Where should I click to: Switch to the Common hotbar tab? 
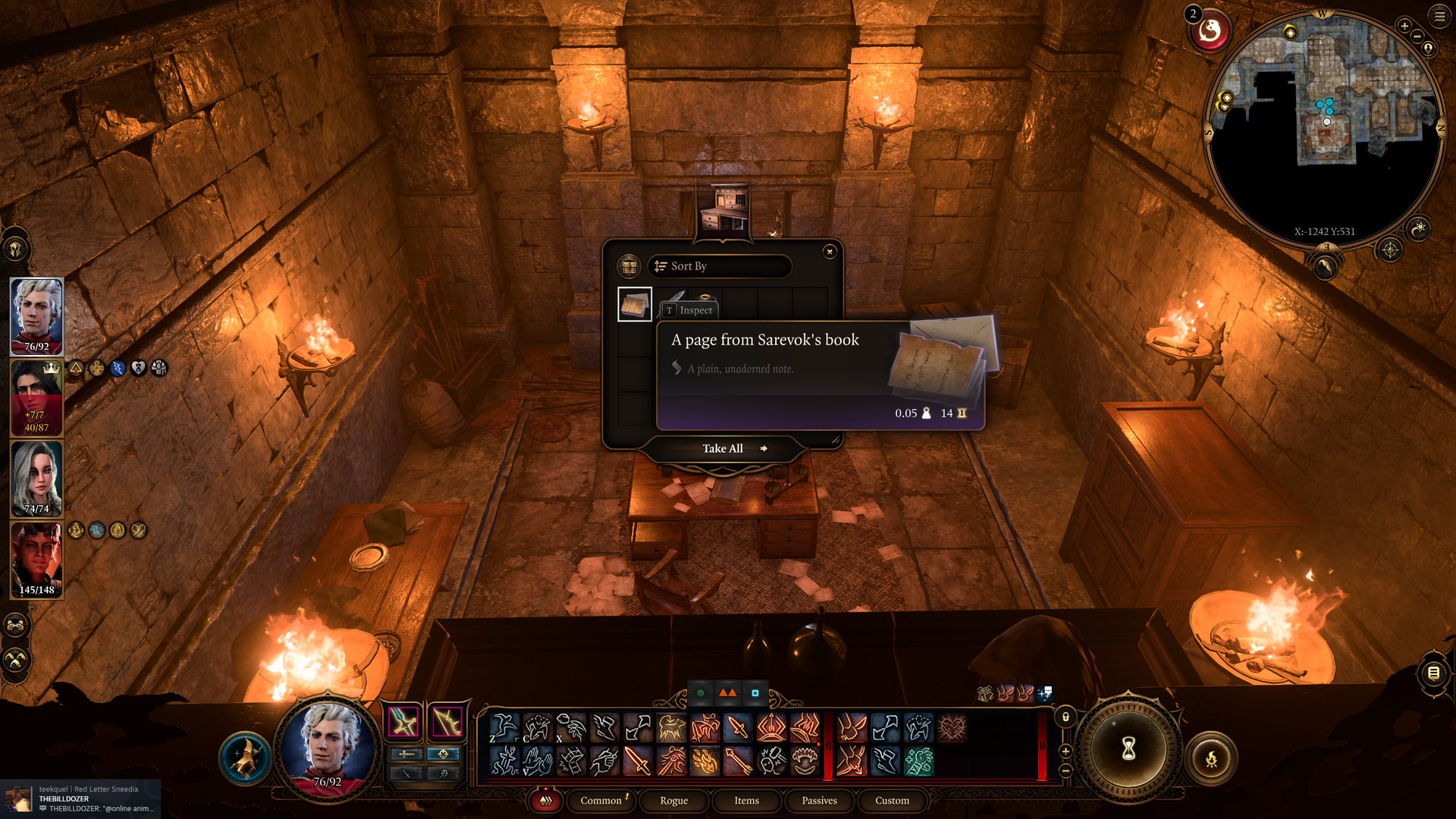tap(601, 801)
